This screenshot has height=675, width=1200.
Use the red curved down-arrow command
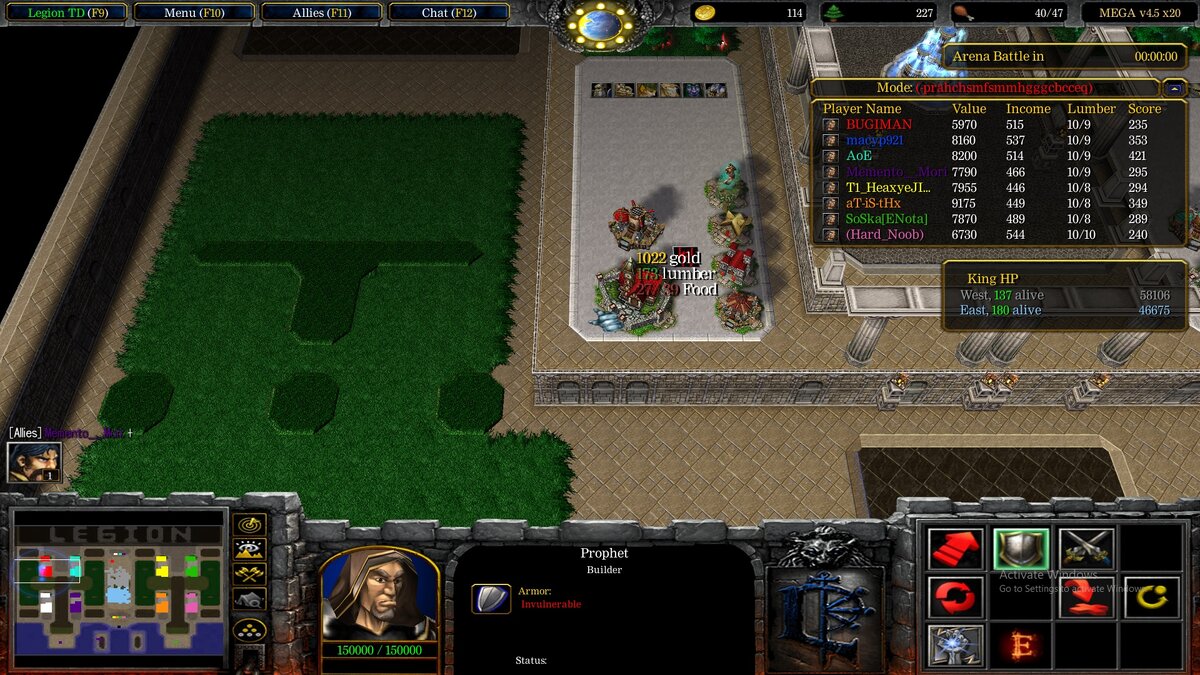(1087, 598)
